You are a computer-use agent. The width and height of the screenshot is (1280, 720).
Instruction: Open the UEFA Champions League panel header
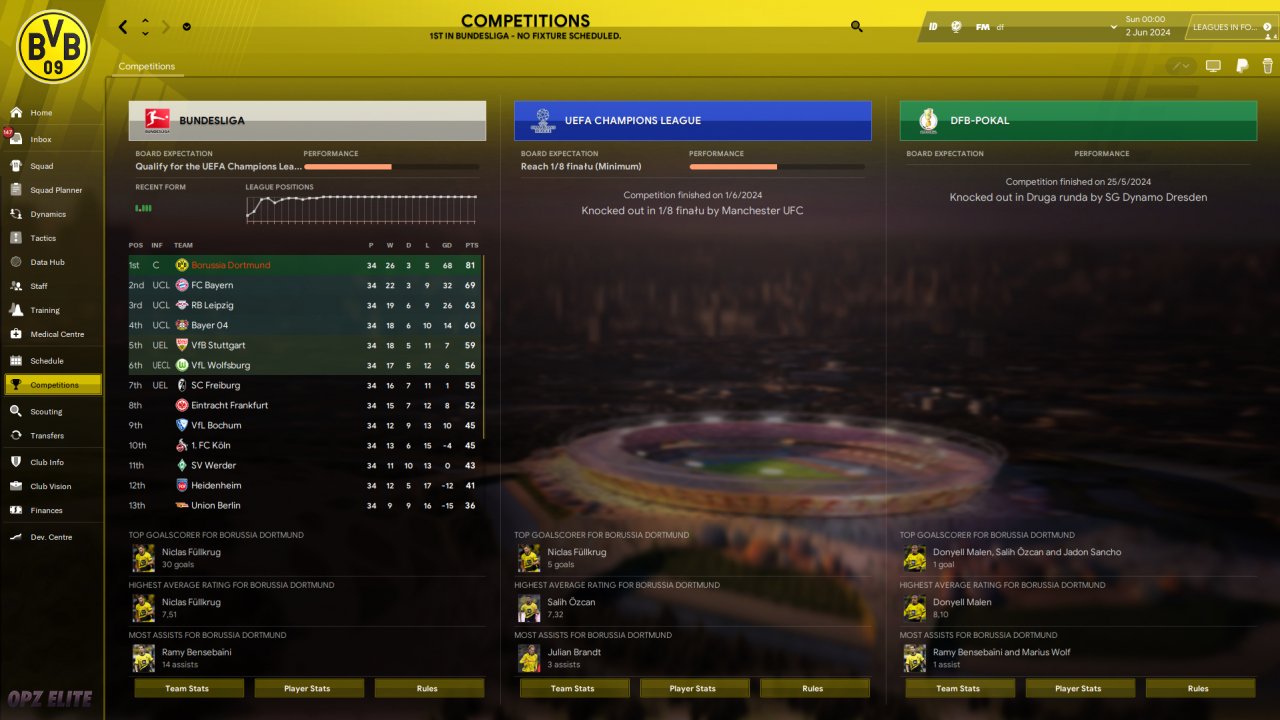692,121
